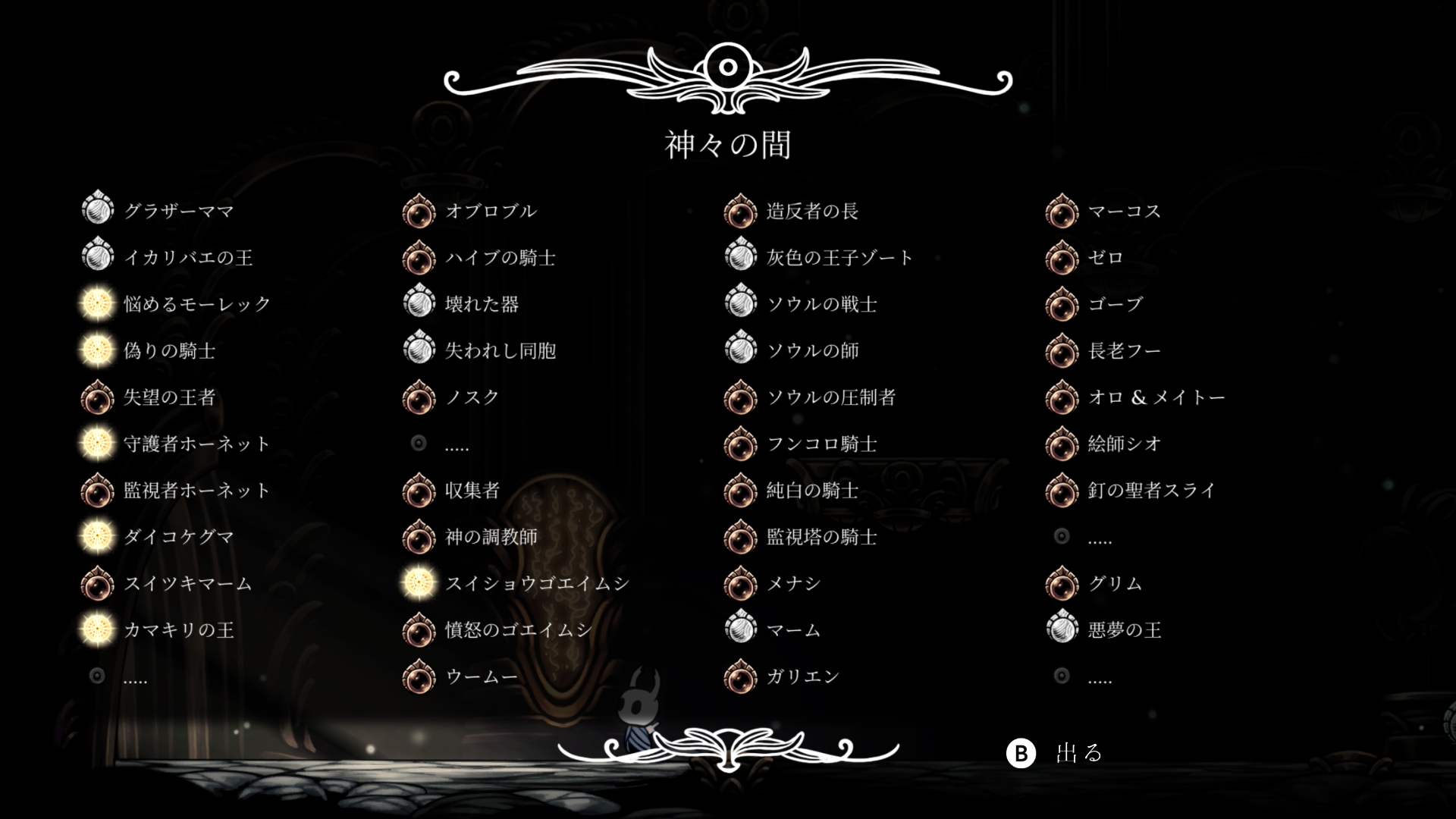This screenshot has width=1456, height=819.
Task: Choose オロ & メイトー entry
Action: [1156, 397]
